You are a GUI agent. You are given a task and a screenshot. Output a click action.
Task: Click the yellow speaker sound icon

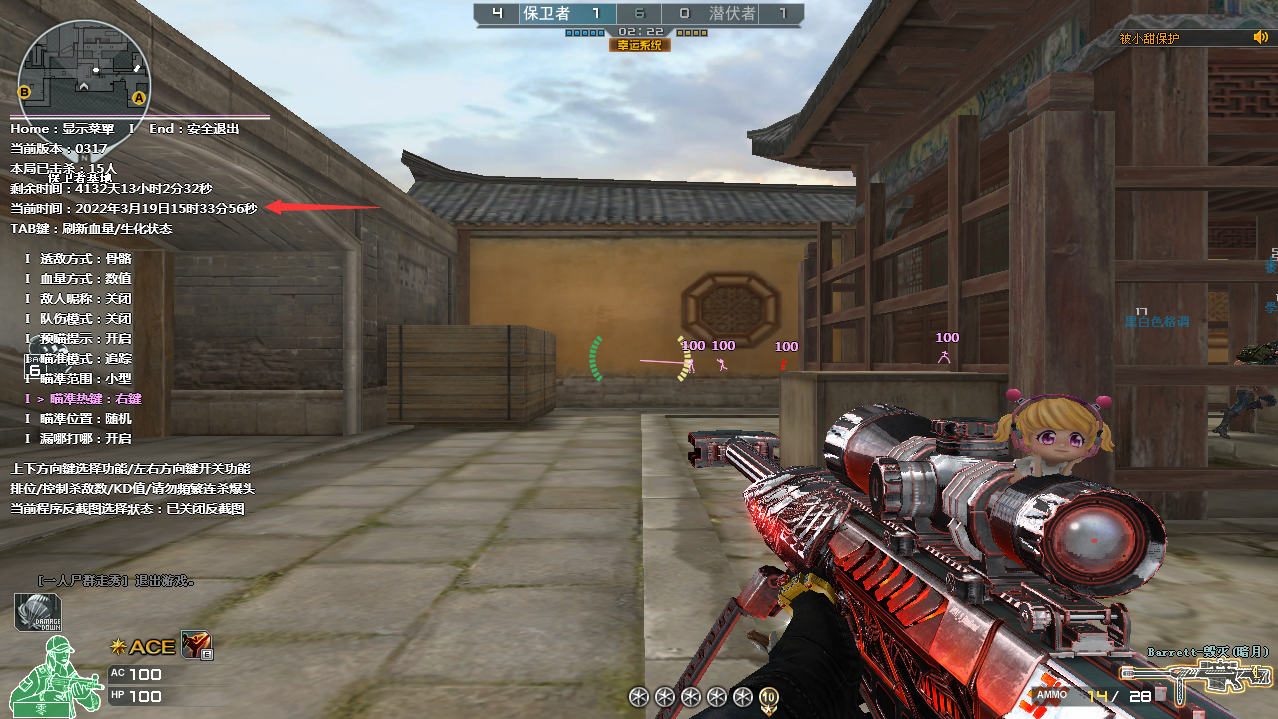coord(1260,38)
